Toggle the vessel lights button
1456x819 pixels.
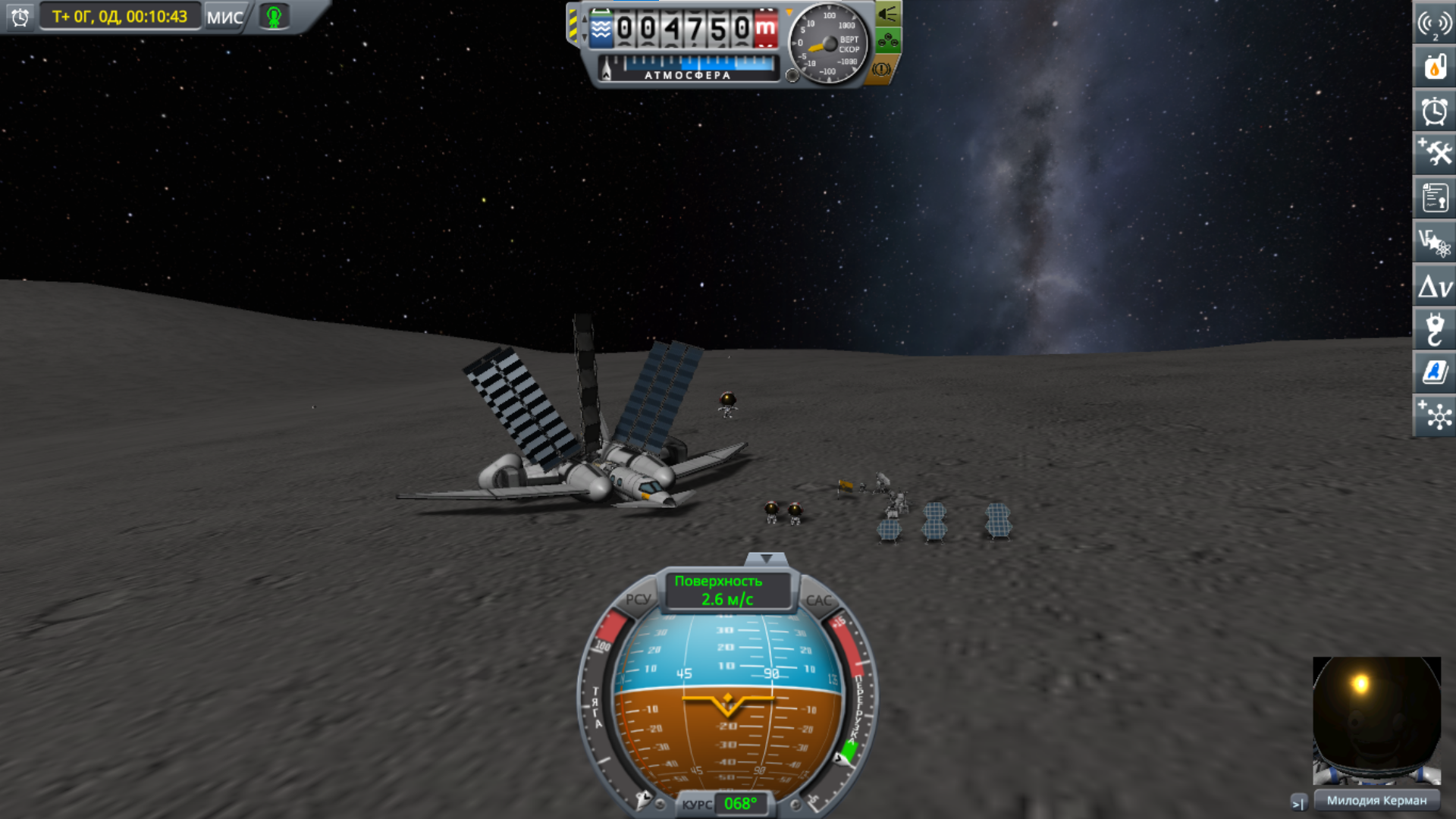[887, 14]
